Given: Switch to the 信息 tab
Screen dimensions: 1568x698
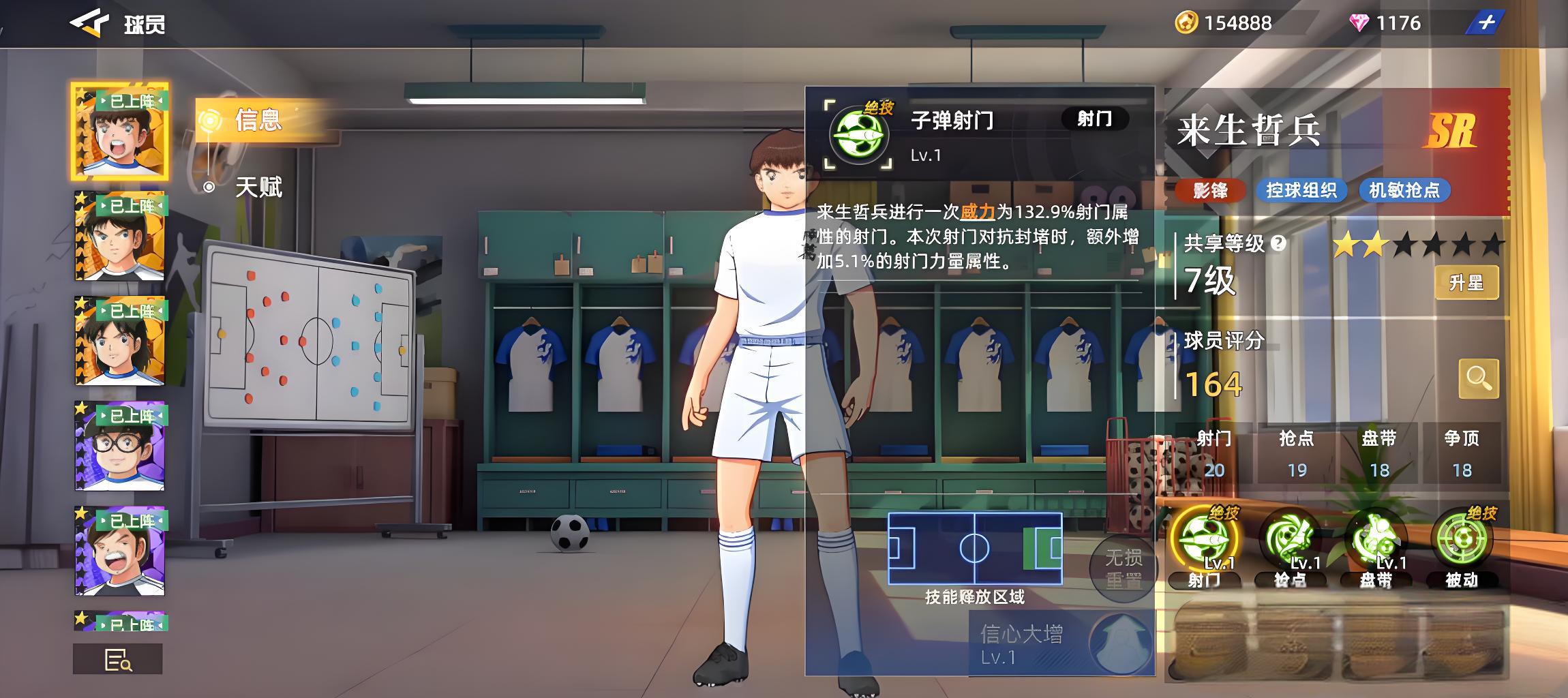Looking at the screenshot, I should coord(257,120).
